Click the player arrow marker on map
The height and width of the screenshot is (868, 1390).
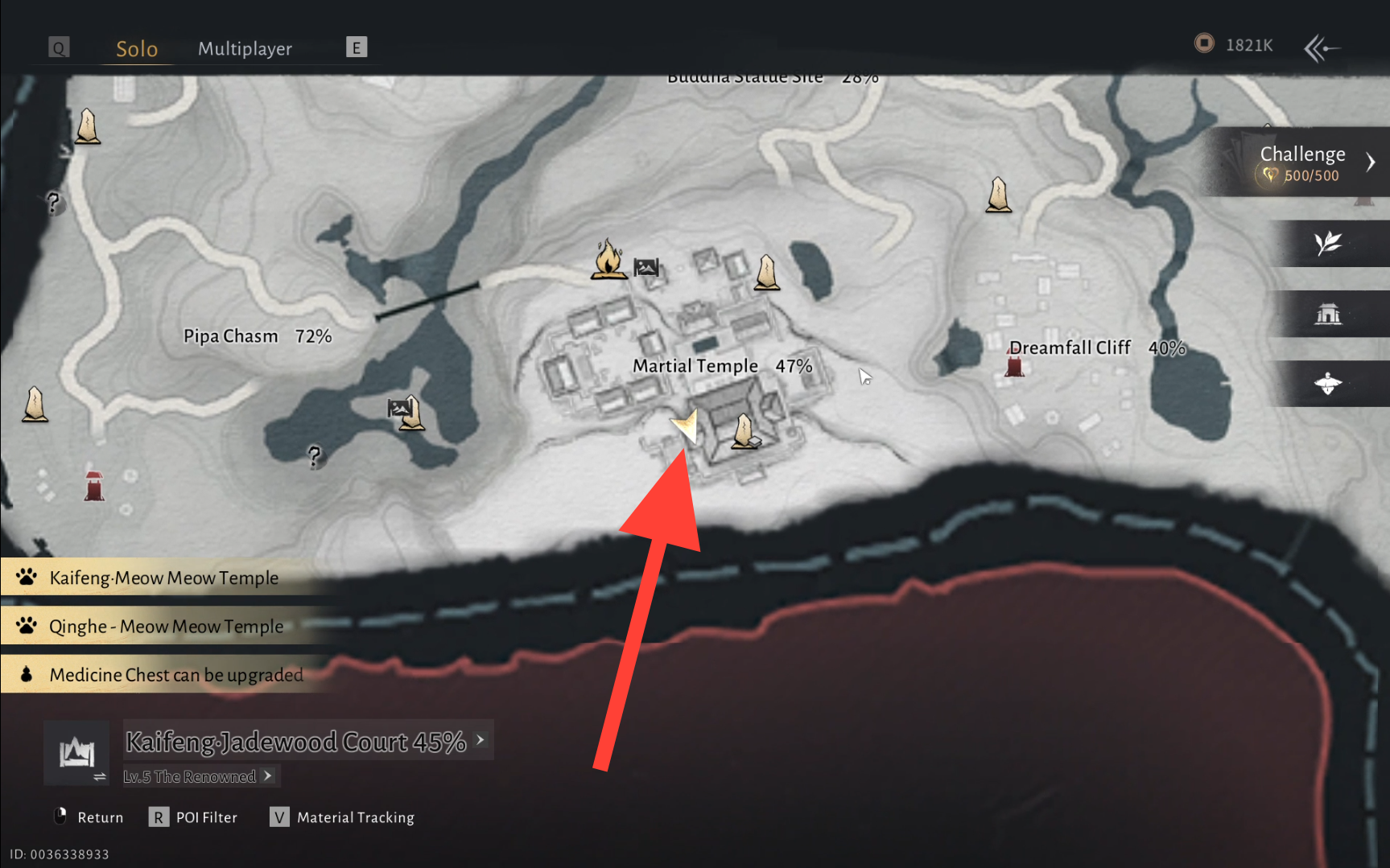(x=686, y=424)
